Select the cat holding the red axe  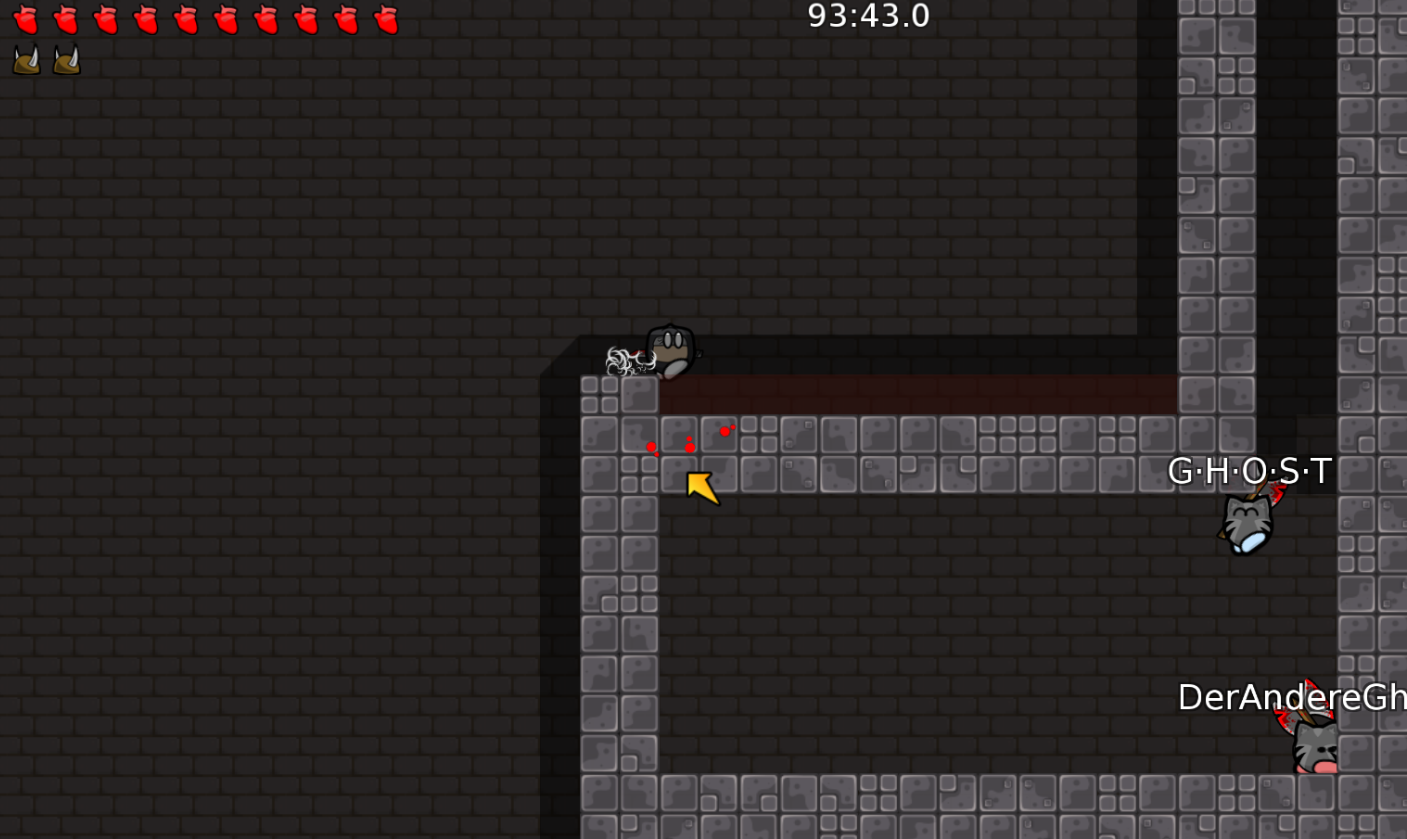click(x=1247, y=525)
